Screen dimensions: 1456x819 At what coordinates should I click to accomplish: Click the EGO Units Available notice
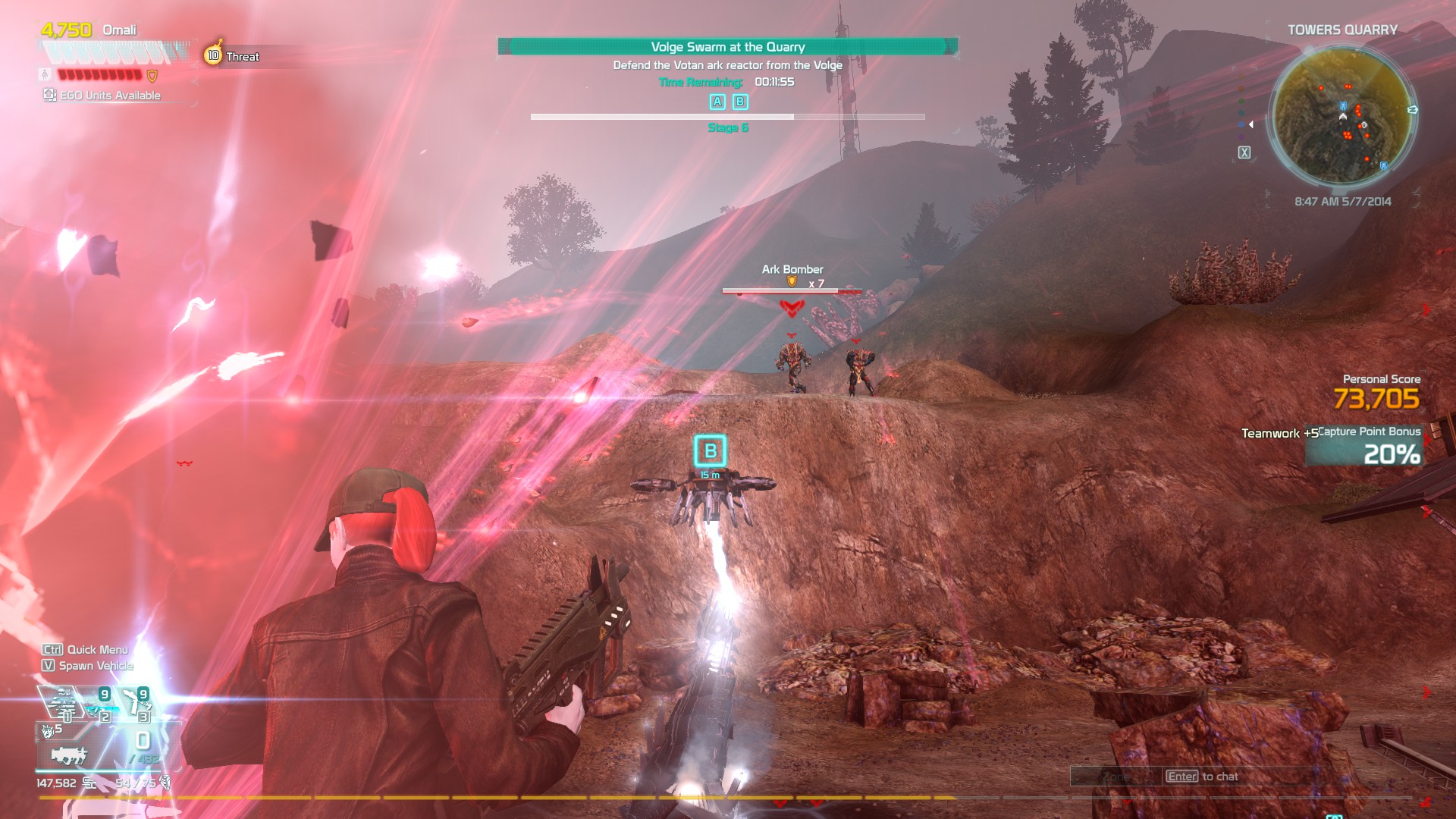point(103,96)
